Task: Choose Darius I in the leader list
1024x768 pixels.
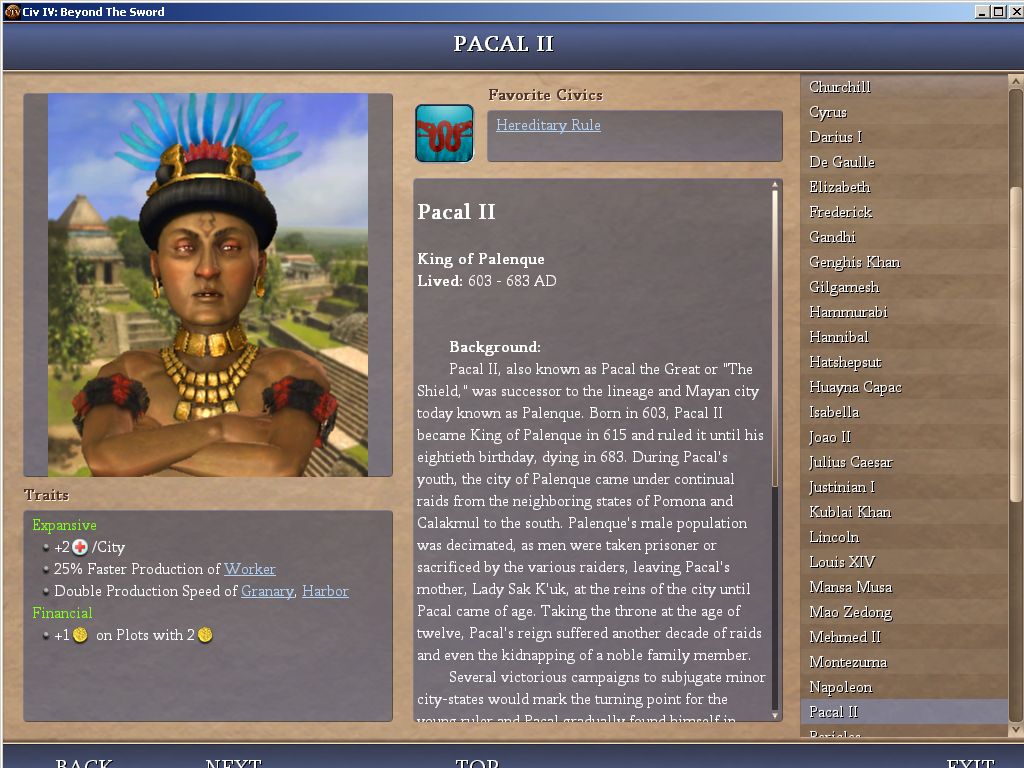Action: (x=835, y=137)
